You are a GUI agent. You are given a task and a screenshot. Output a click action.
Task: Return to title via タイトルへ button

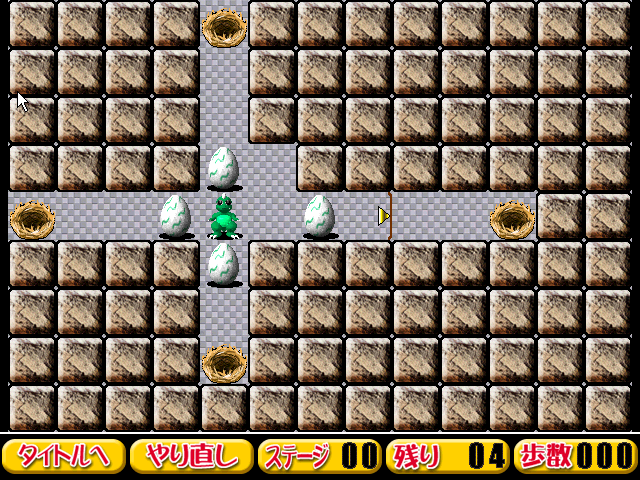tap(64, 456)
